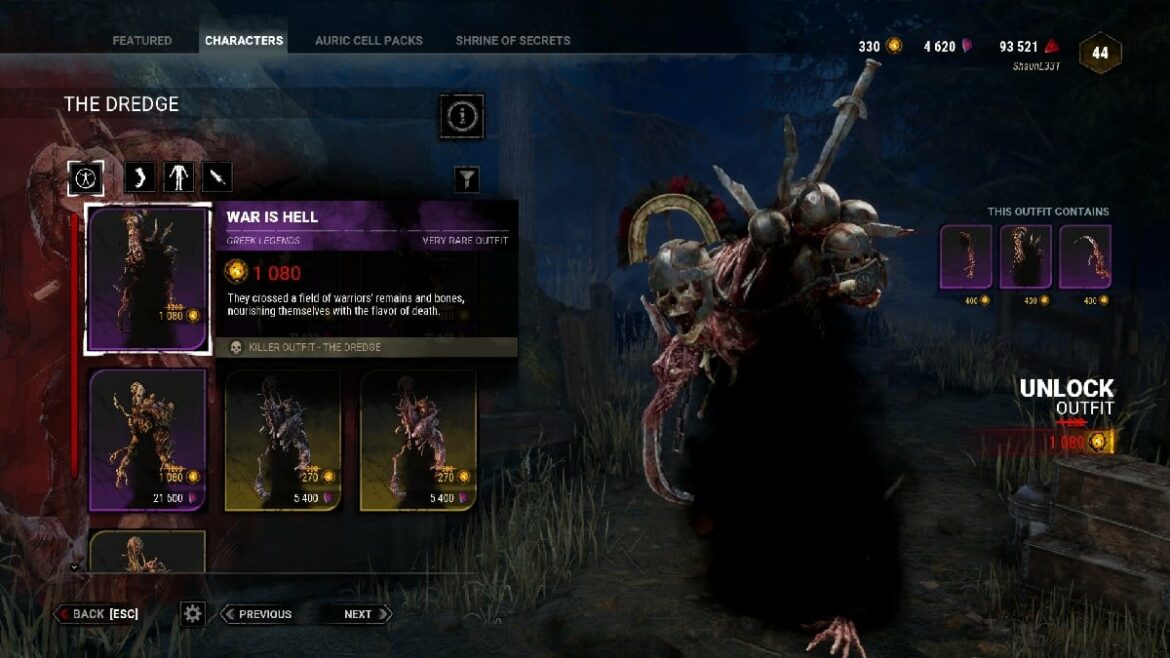Screen dimensions: 1170x658
Task: Open the gear settings icon
Action: coord(193,614)
